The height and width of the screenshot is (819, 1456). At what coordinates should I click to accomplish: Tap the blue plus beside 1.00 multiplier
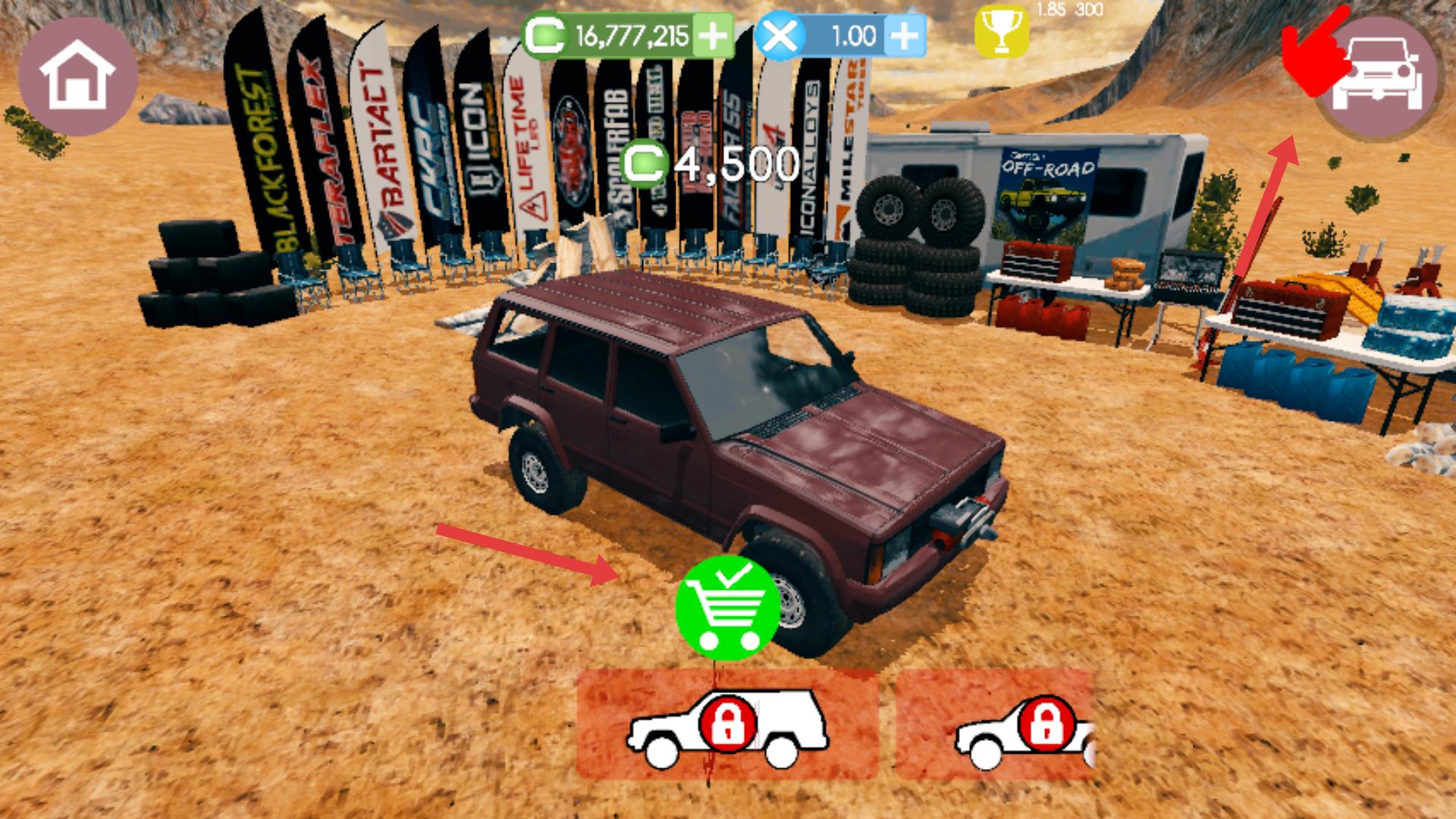click(904, 36)
